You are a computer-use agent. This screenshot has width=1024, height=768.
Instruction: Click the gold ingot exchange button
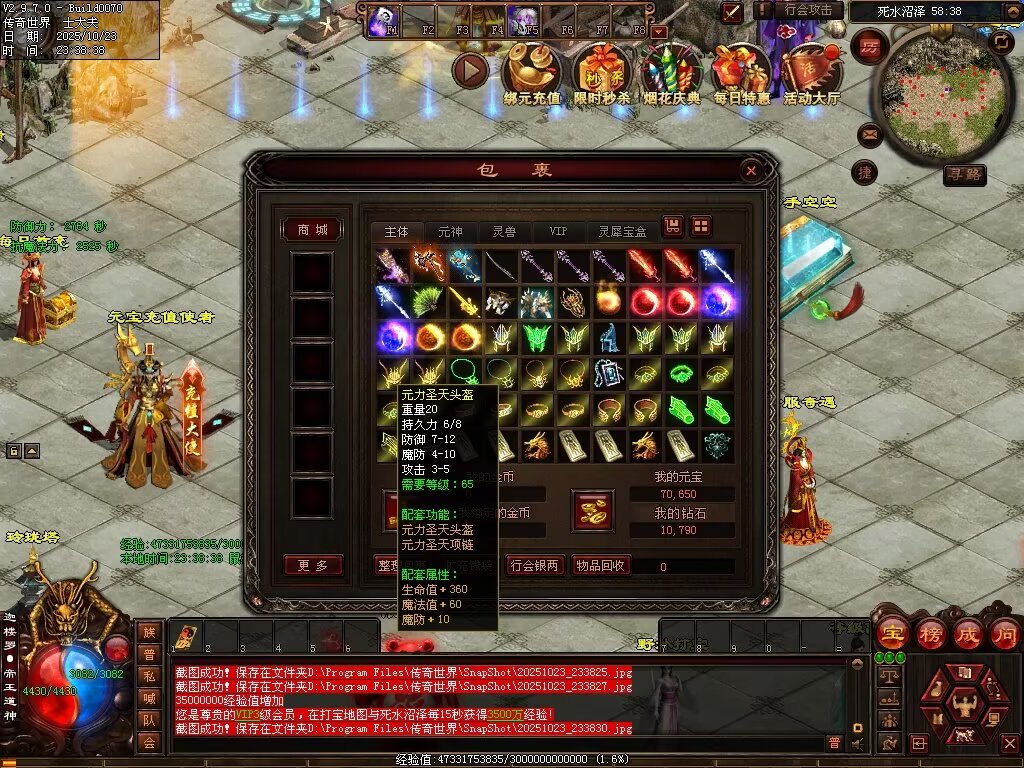(592, 510)
